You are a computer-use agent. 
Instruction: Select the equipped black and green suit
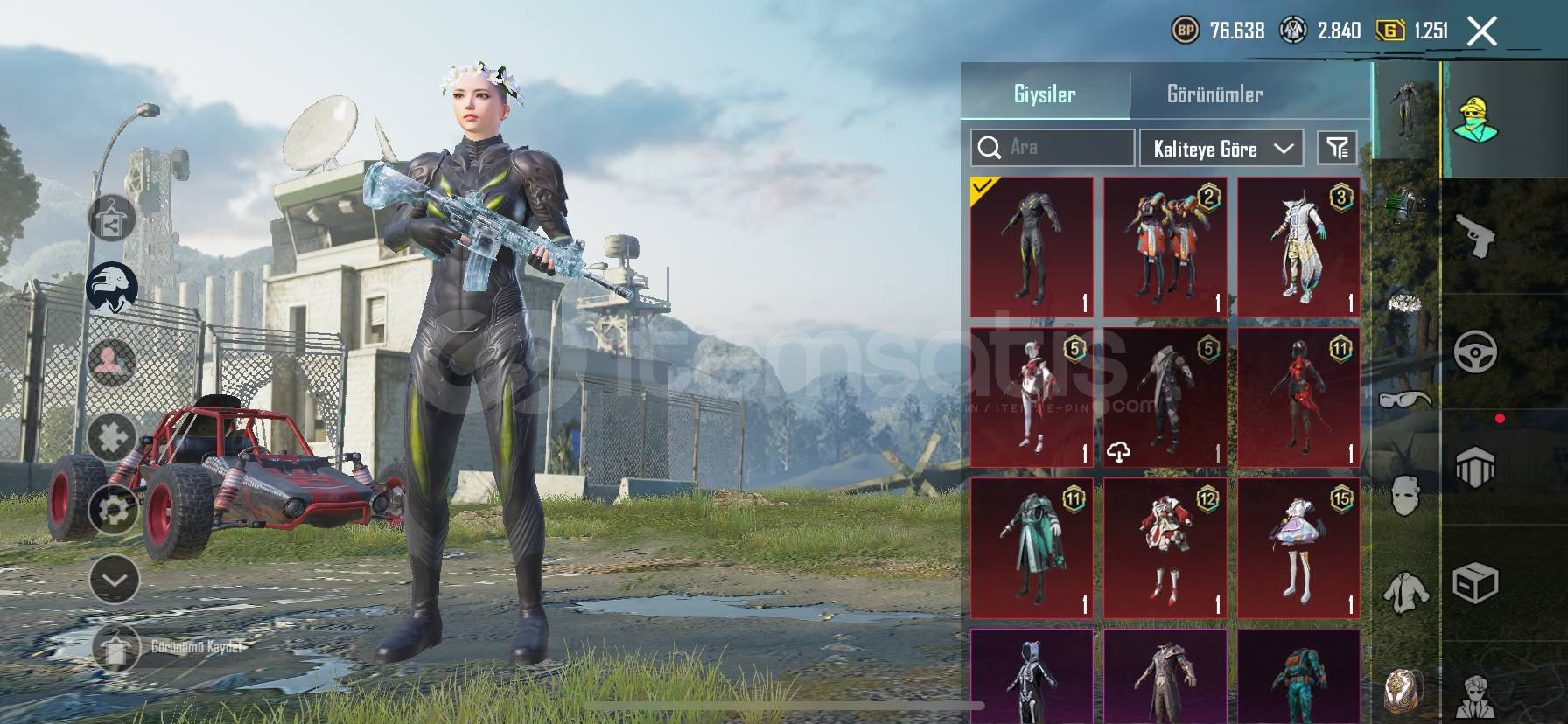point(1032,247)
